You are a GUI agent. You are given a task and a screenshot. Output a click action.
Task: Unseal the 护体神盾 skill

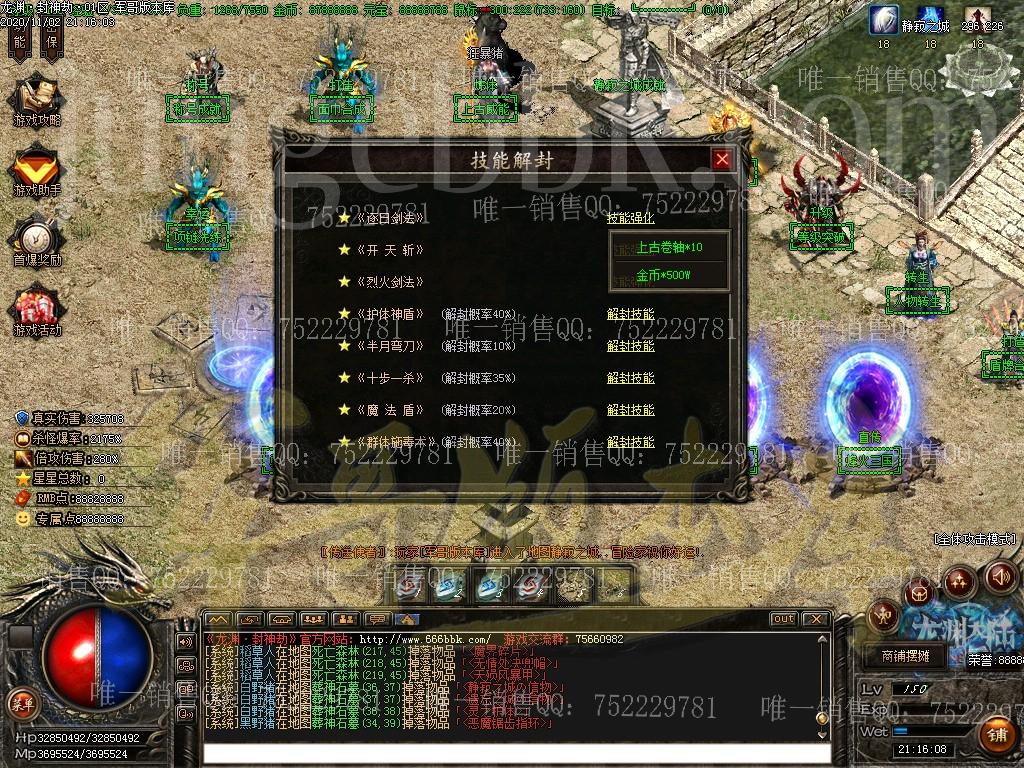point(630,314)
